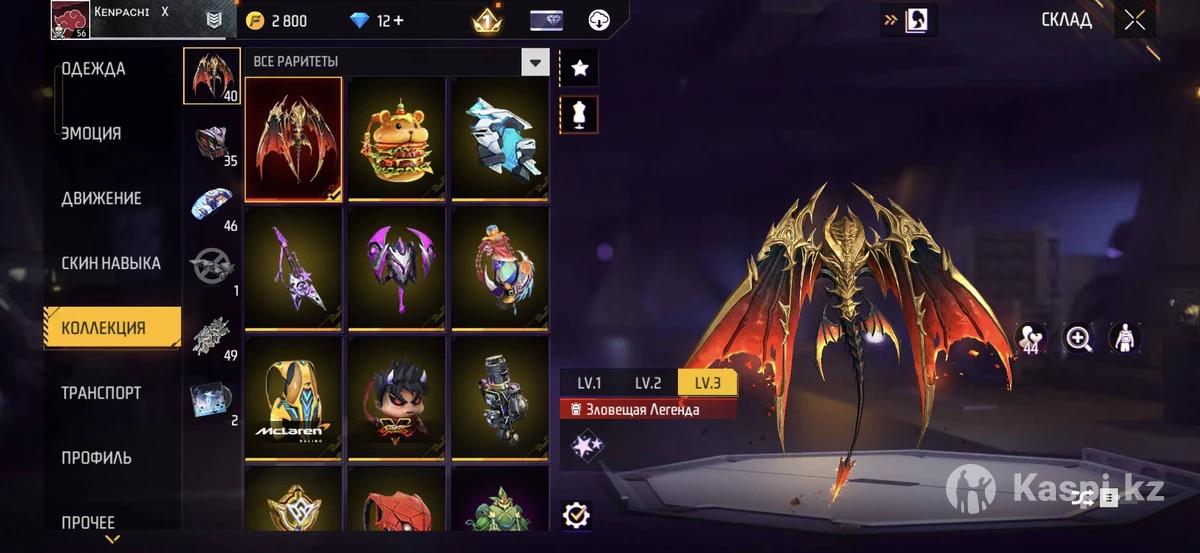Screen dimensions: 1200x553
Task: Toggle the mannequin preview button
Action: point(579,114)
